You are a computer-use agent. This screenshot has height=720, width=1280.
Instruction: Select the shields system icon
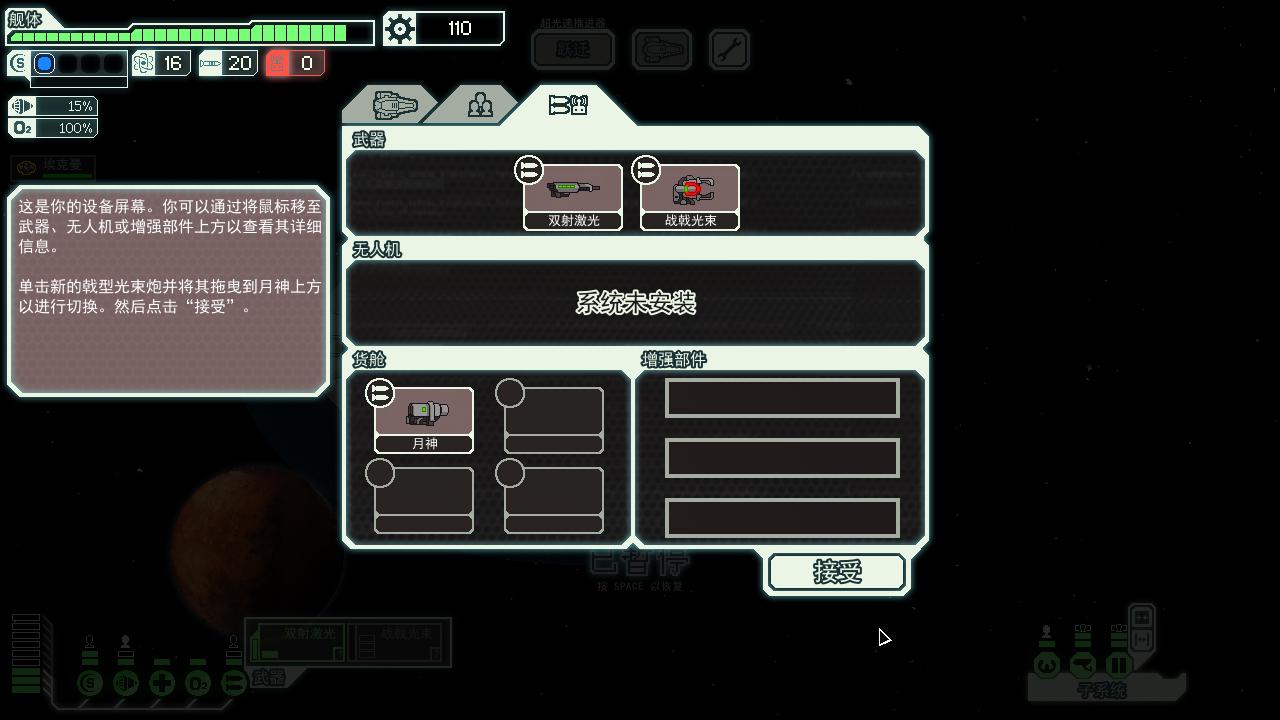click(x=91, y=683)
